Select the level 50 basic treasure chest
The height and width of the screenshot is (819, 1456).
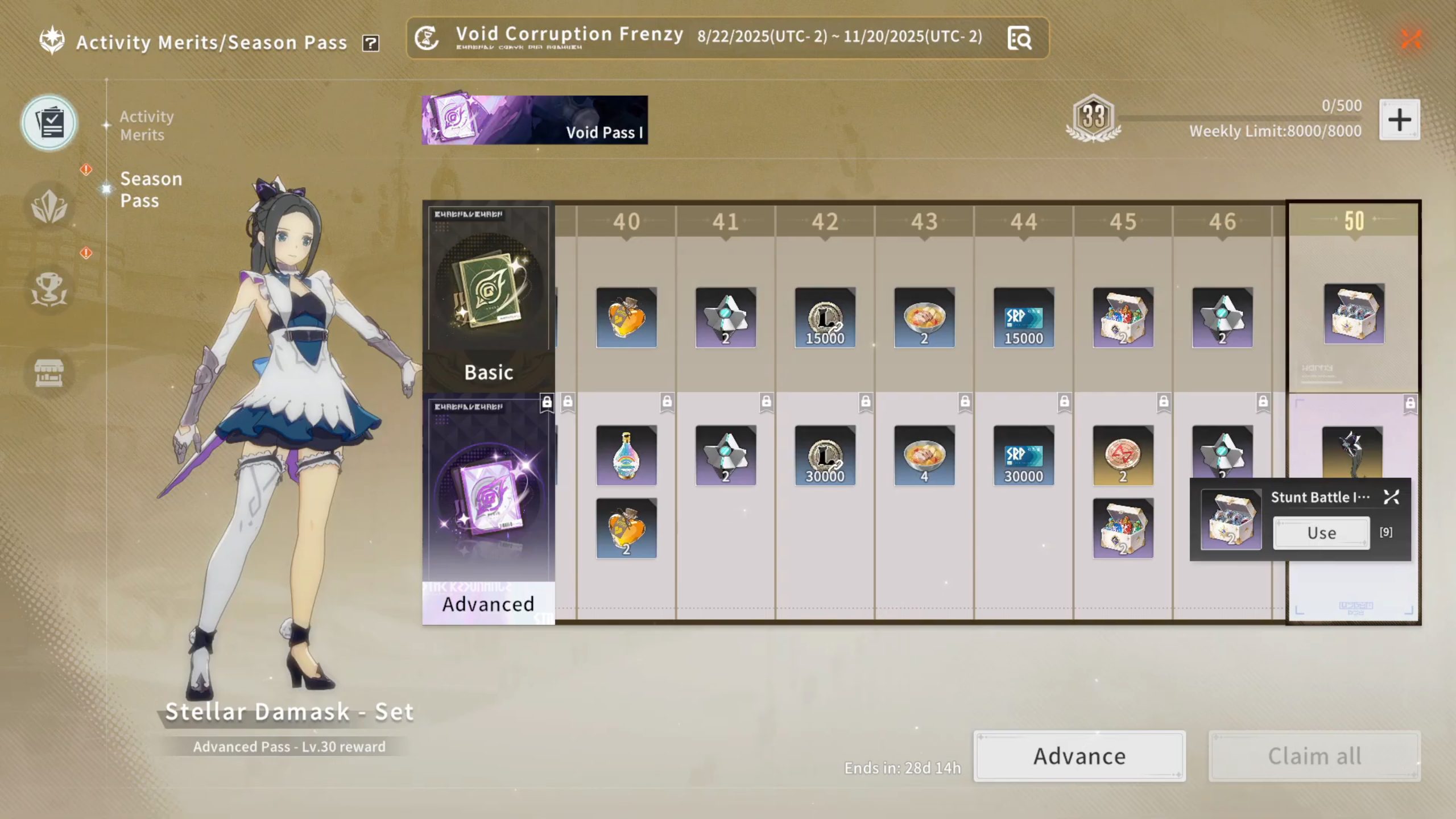(x=1354, y=314)
